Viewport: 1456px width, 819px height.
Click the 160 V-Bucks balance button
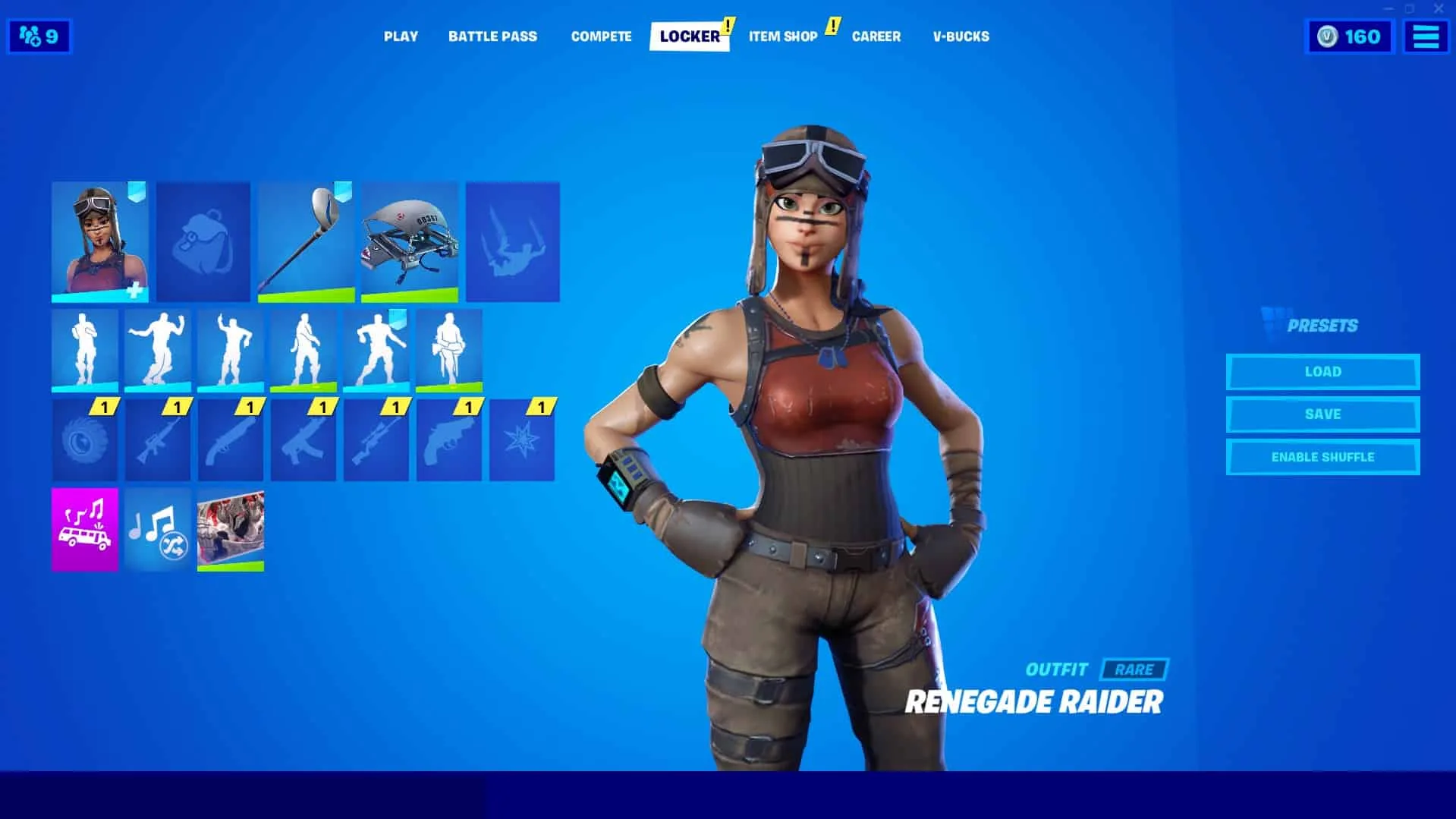(x=1350, y=36)
